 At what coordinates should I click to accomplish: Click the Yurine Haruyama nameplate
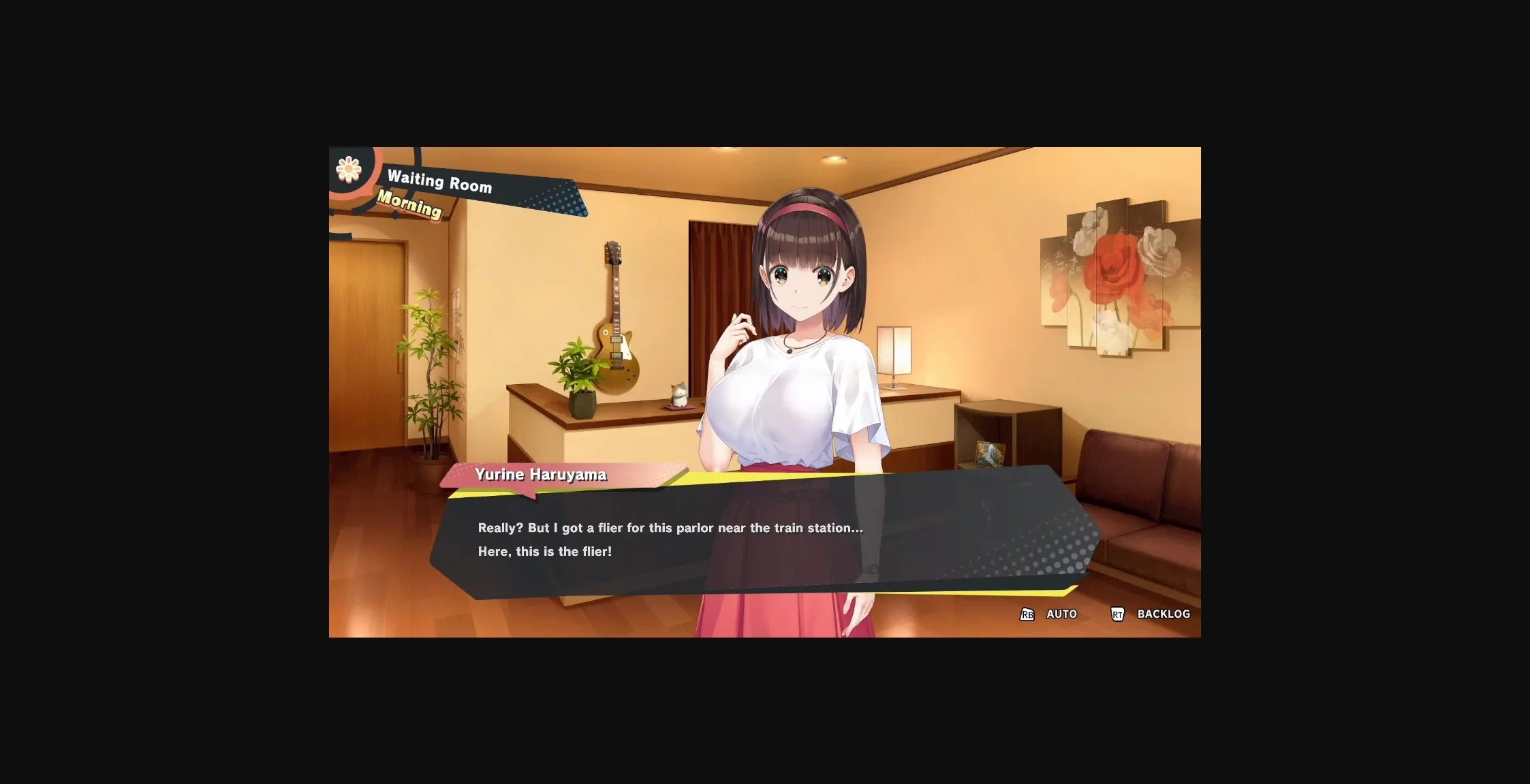tap(540, 475)
